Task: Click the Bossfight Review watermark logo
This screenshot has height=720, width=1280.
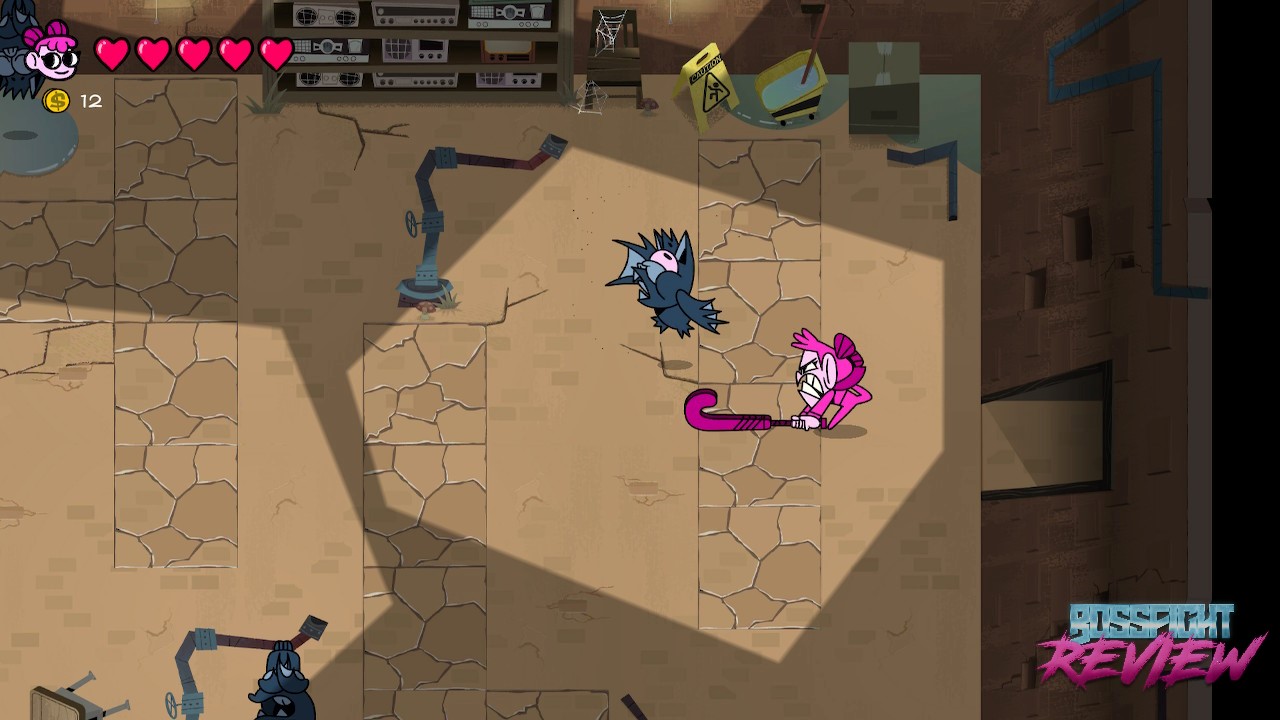Action: click(x=1150, y=644)
